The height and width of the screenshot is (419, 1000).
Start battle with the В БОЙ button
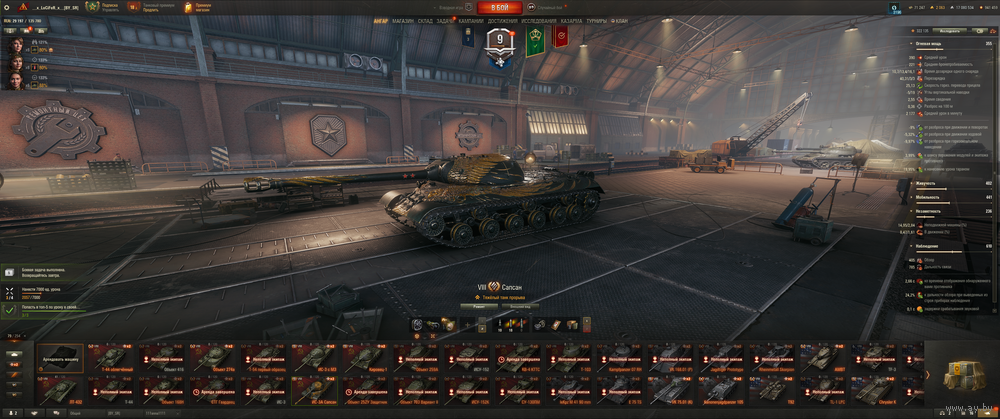(x=499, y=7)
